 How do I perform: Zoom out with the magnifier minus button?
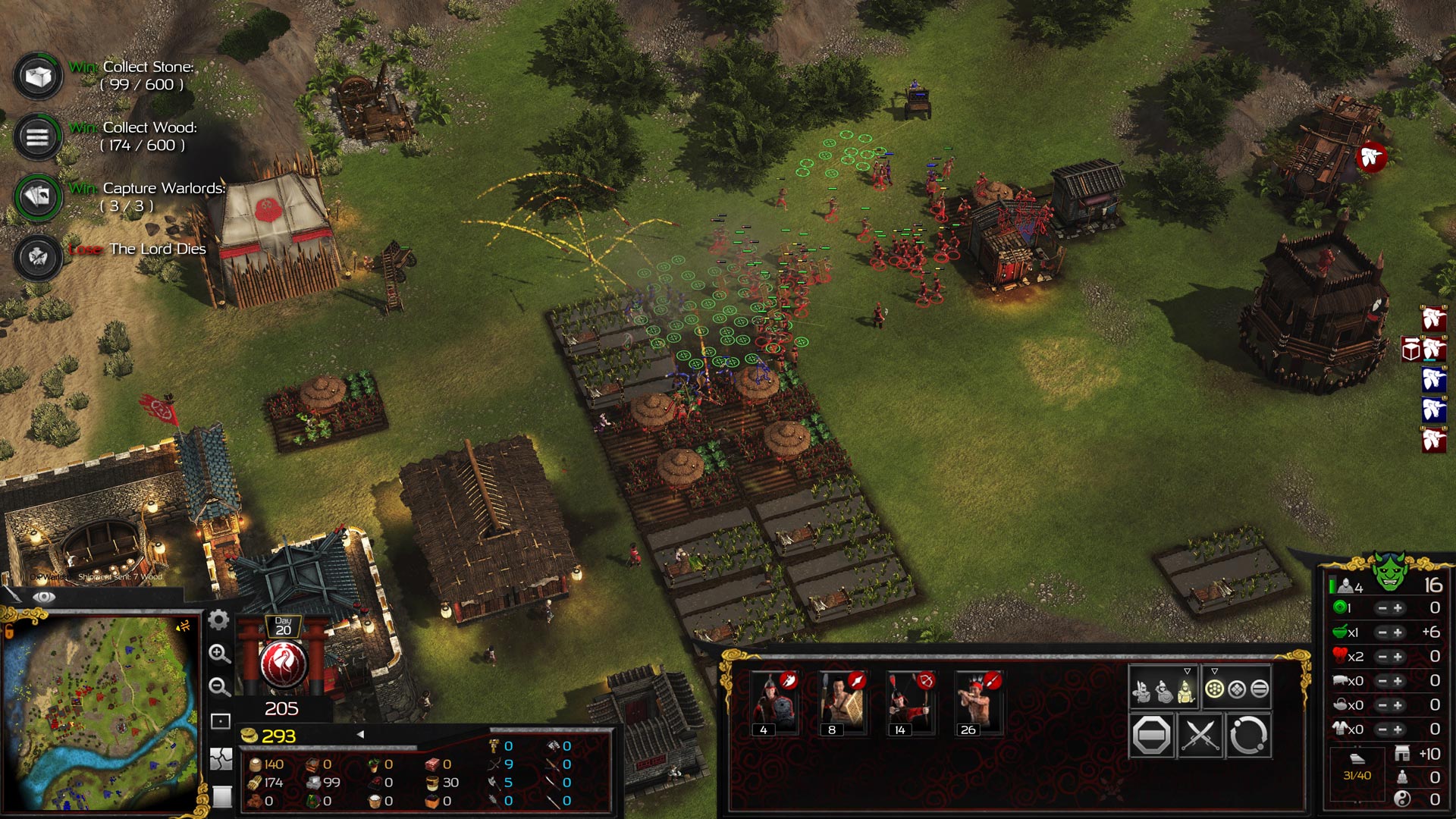pyautogui.click(x=218, y=687)
